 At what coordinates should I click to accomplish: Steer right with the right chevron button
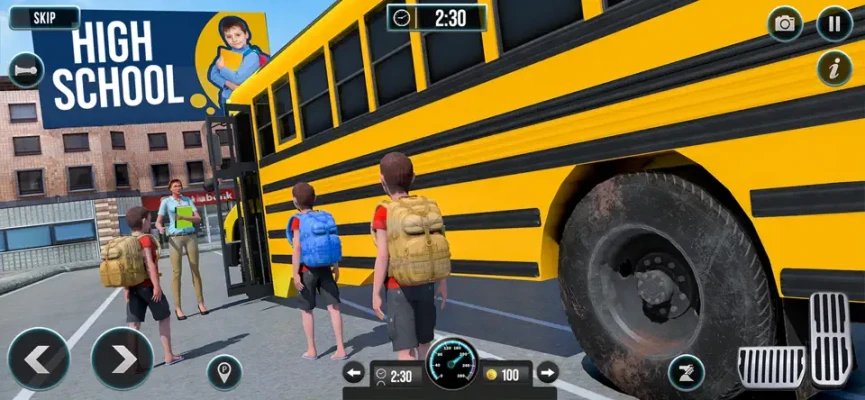point(122,358)
